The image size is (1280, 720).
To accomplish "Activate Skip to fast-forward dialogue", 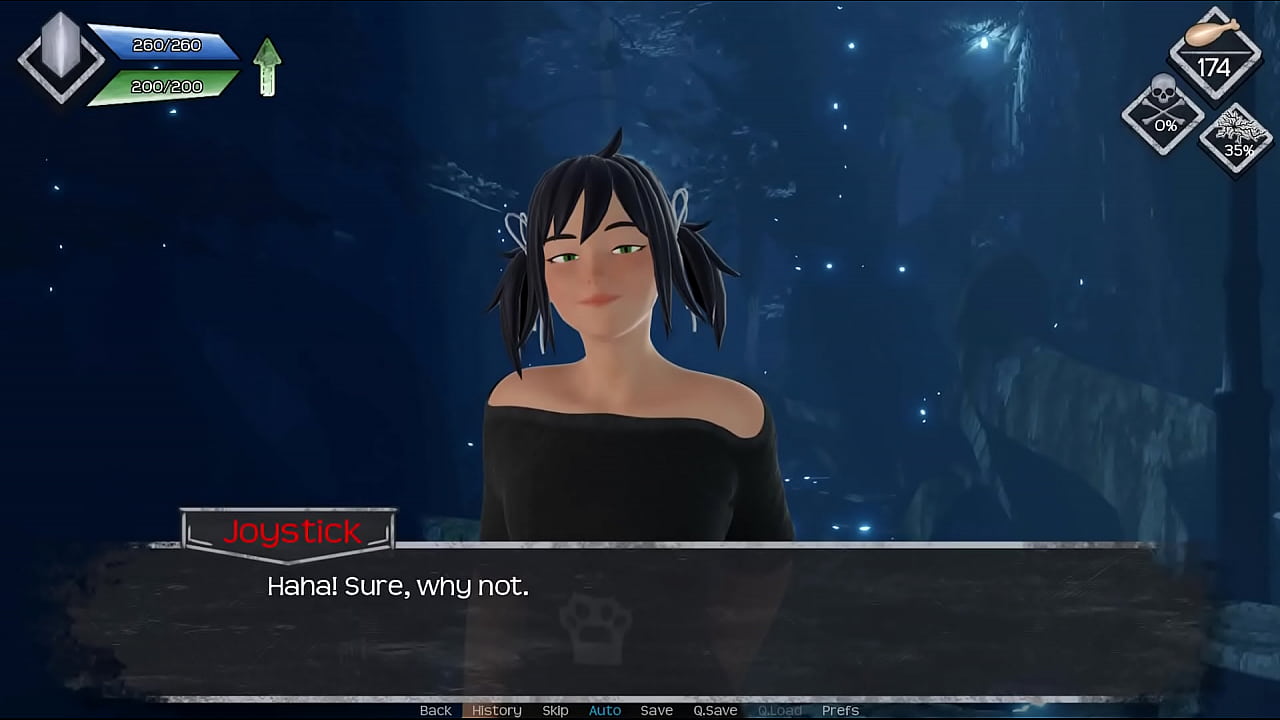I will 555,710.
